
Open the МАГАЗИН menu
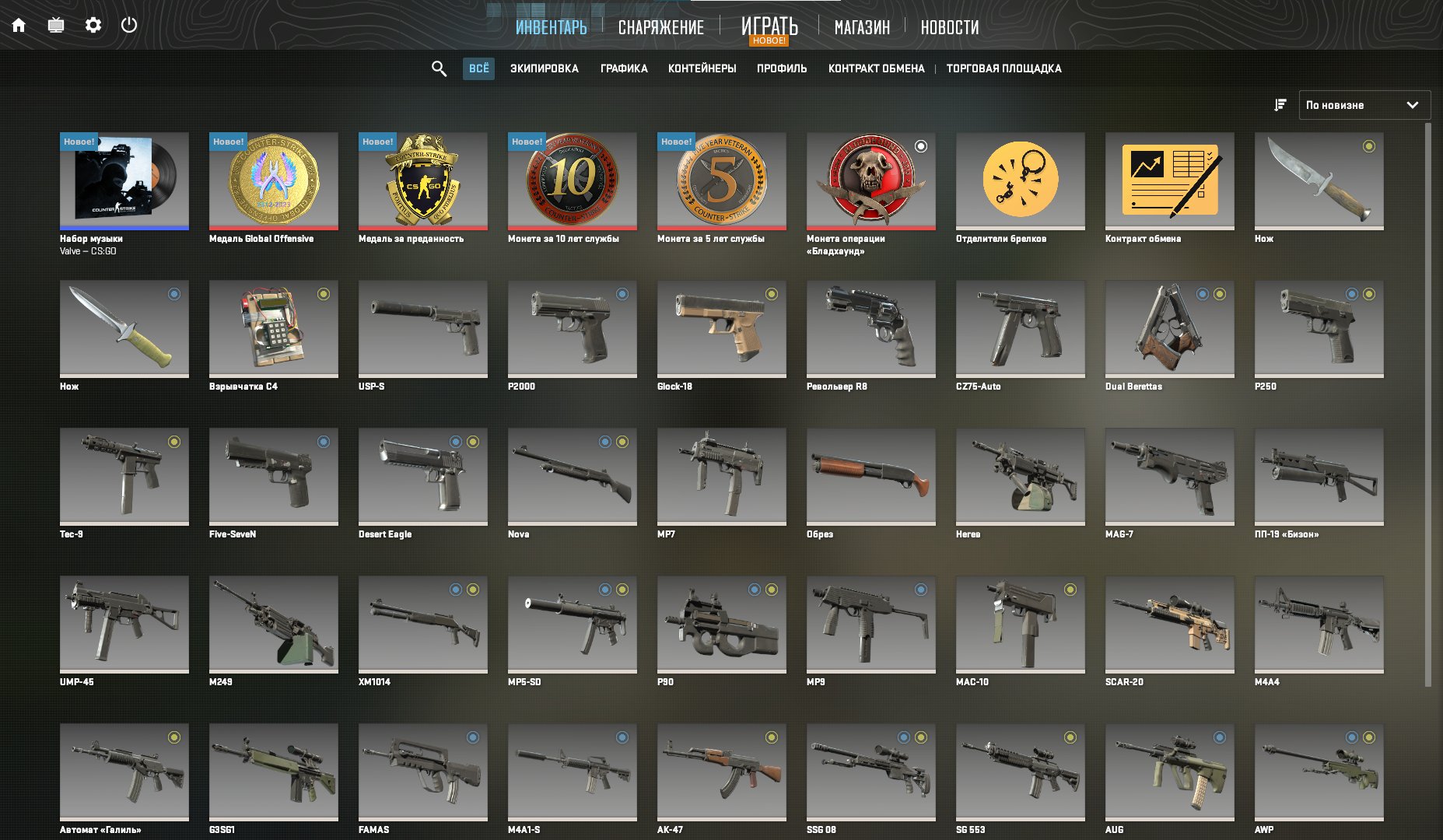click(x=863, y=27)
